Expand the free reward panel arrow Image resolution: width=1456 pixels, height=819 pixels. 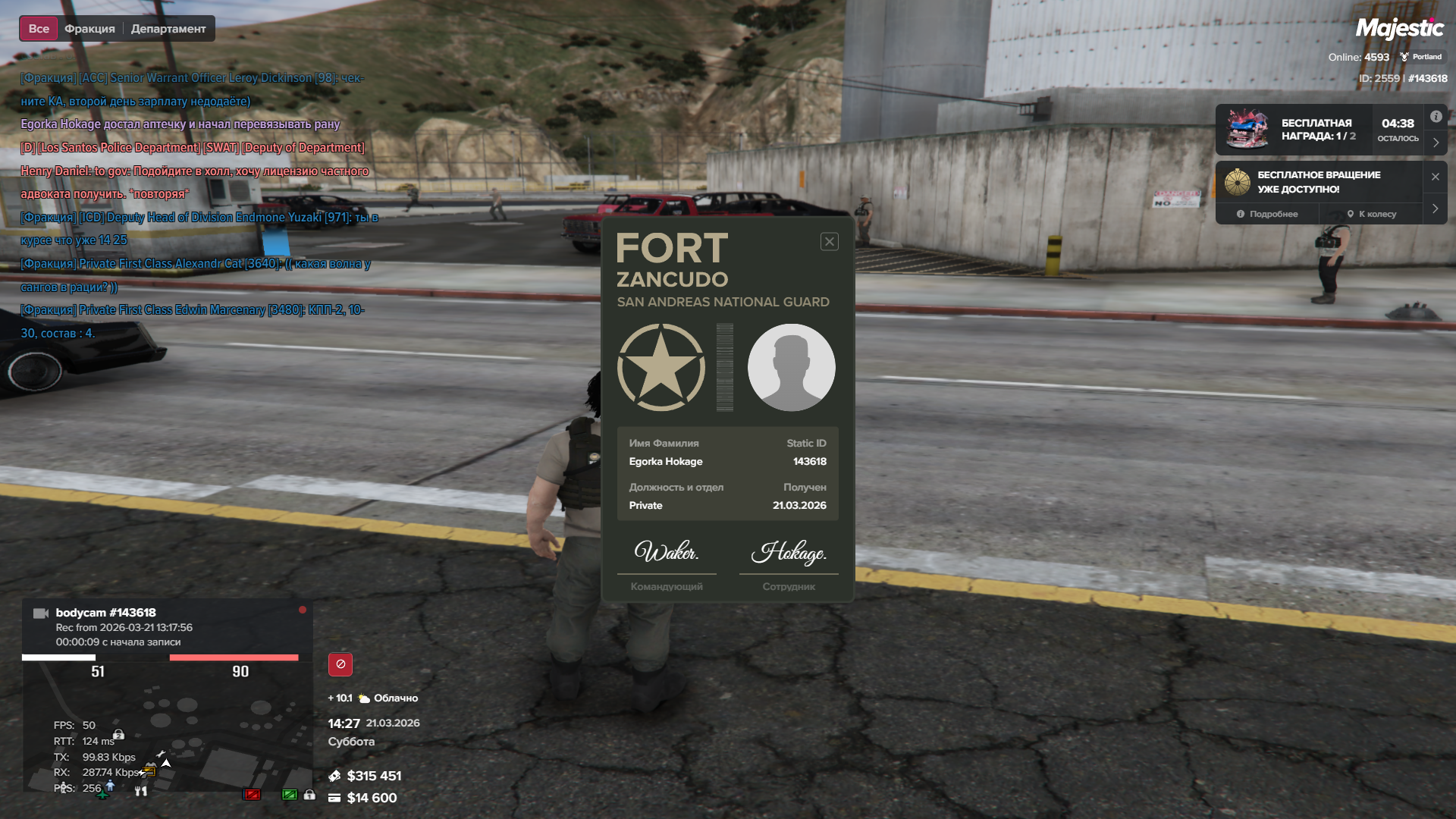1436,143
